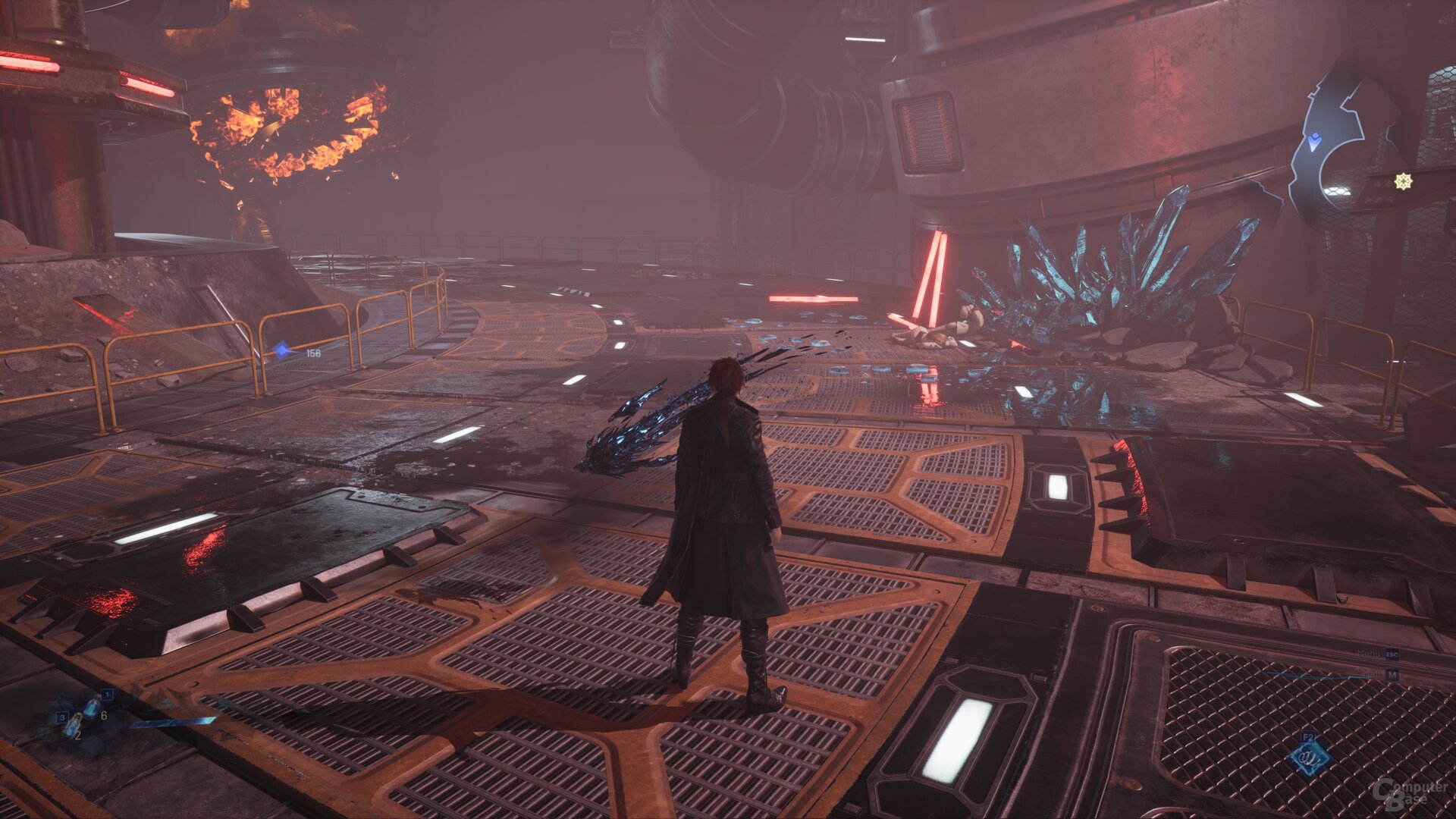Select the blue diamond waypoint marker
The width and height of the screenshot is (1456, 819).
coord(283,350)
